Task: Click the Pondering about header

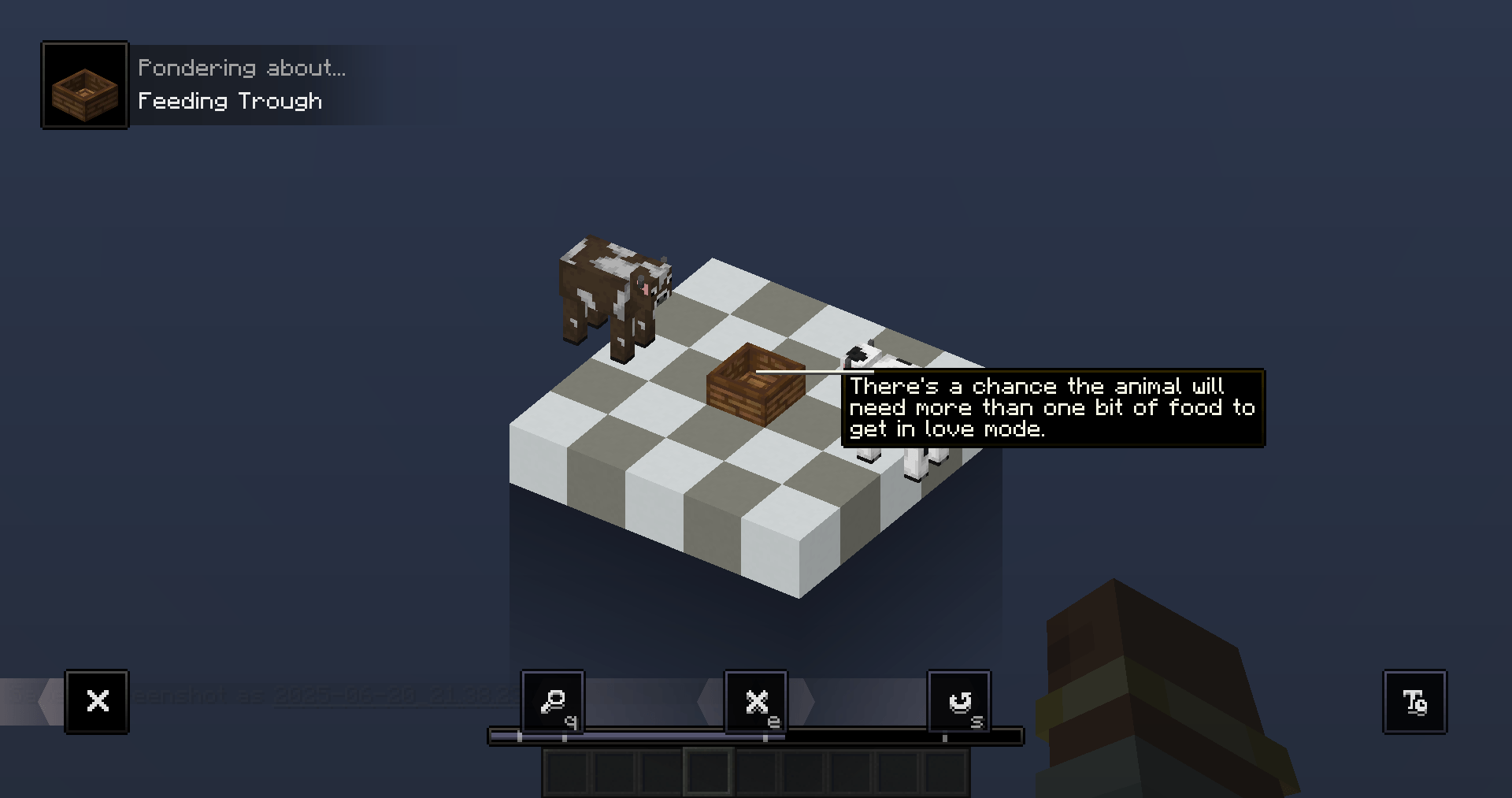Action: point(243,67)
